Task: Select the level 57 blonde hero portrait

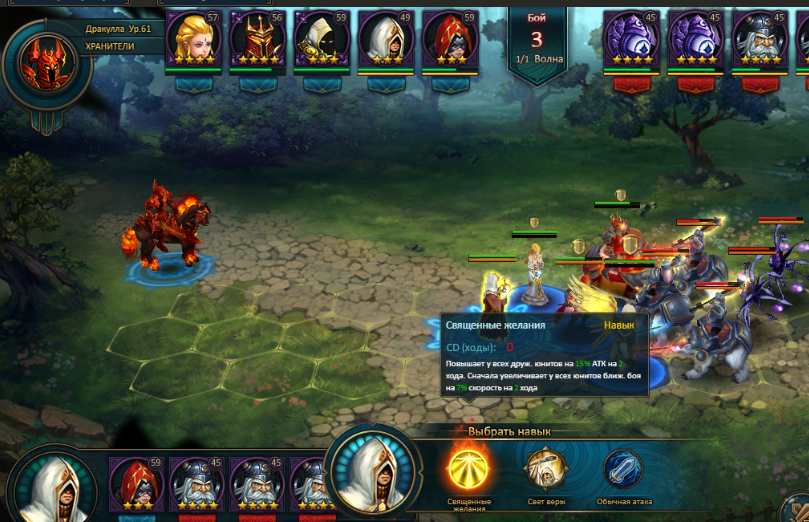Action: point(194,39)
